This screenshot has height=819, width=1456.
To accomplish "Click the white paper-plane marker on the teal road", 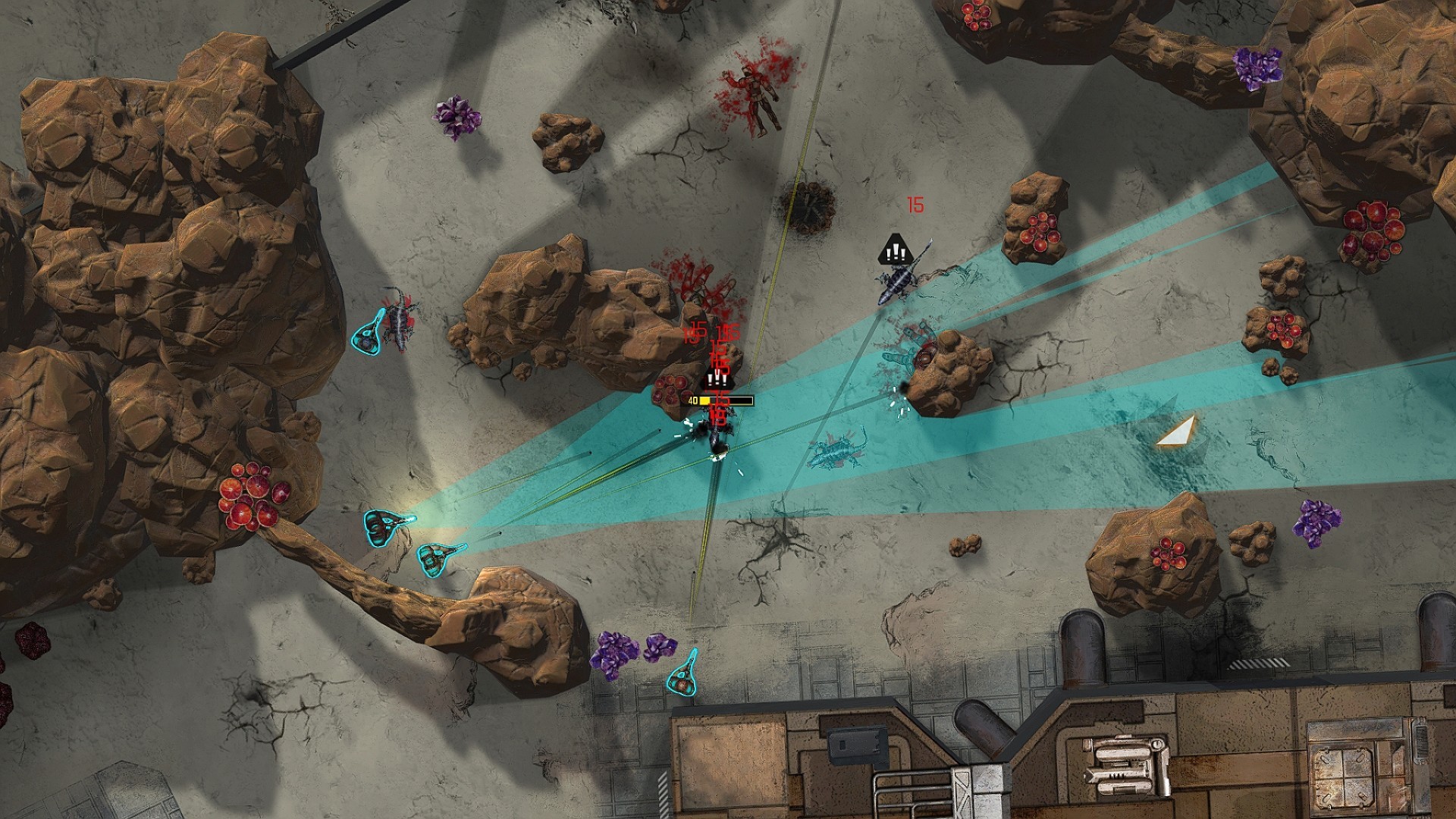I will click(x=1175, y=432).
